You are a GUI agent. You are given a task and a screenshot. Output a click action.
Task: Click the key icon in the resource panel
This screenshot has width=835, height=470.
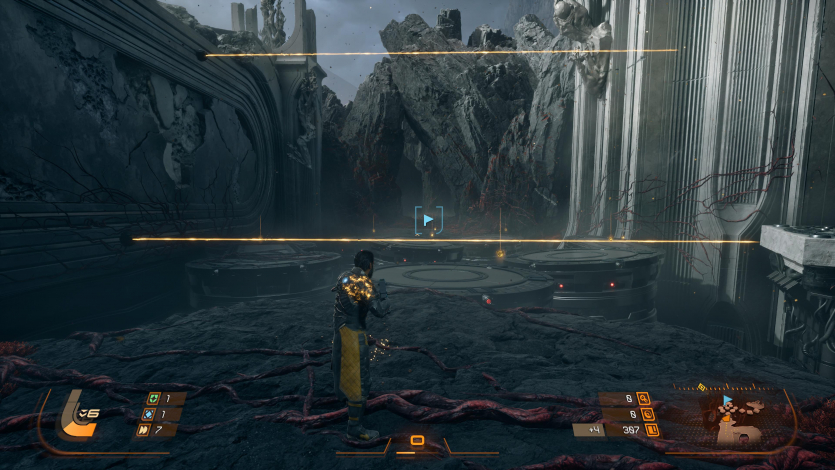point(643,398)
